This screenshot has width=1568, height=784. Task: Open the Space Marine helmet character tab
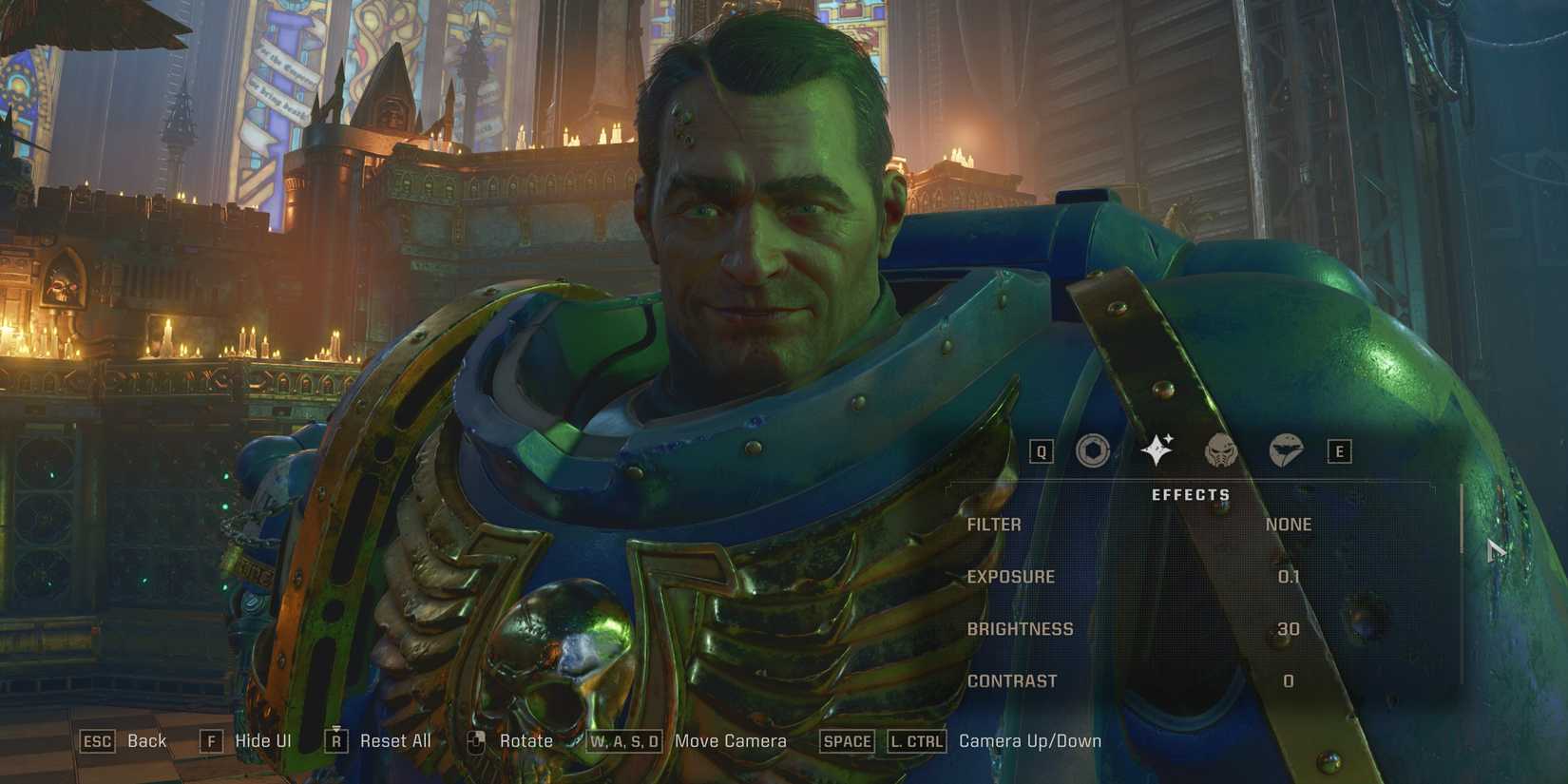click(x=1221, y=452)
